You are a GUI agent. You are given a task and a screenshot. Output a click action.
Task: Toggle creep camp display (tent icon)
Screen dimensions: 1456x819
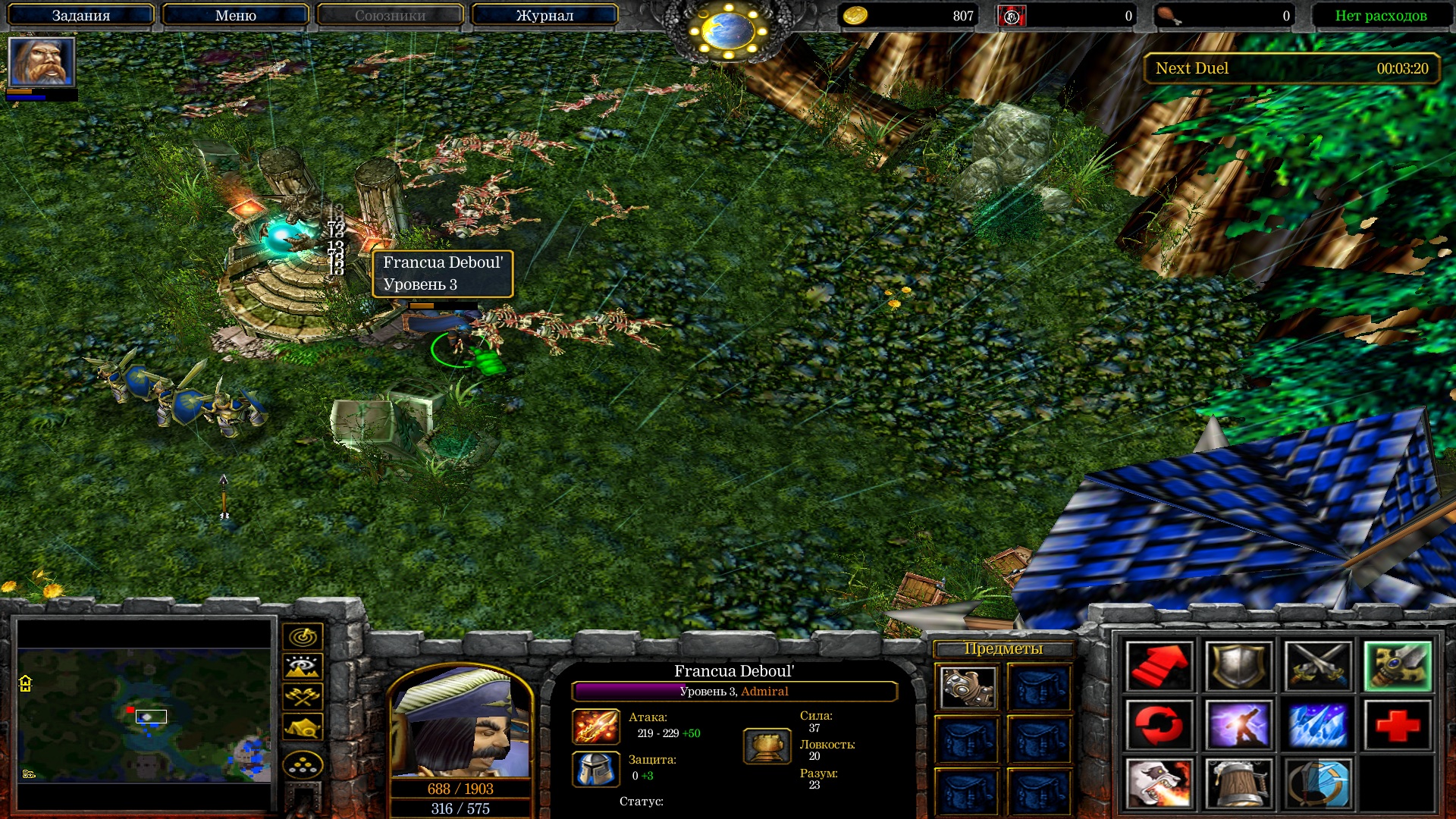click(303, 727)
